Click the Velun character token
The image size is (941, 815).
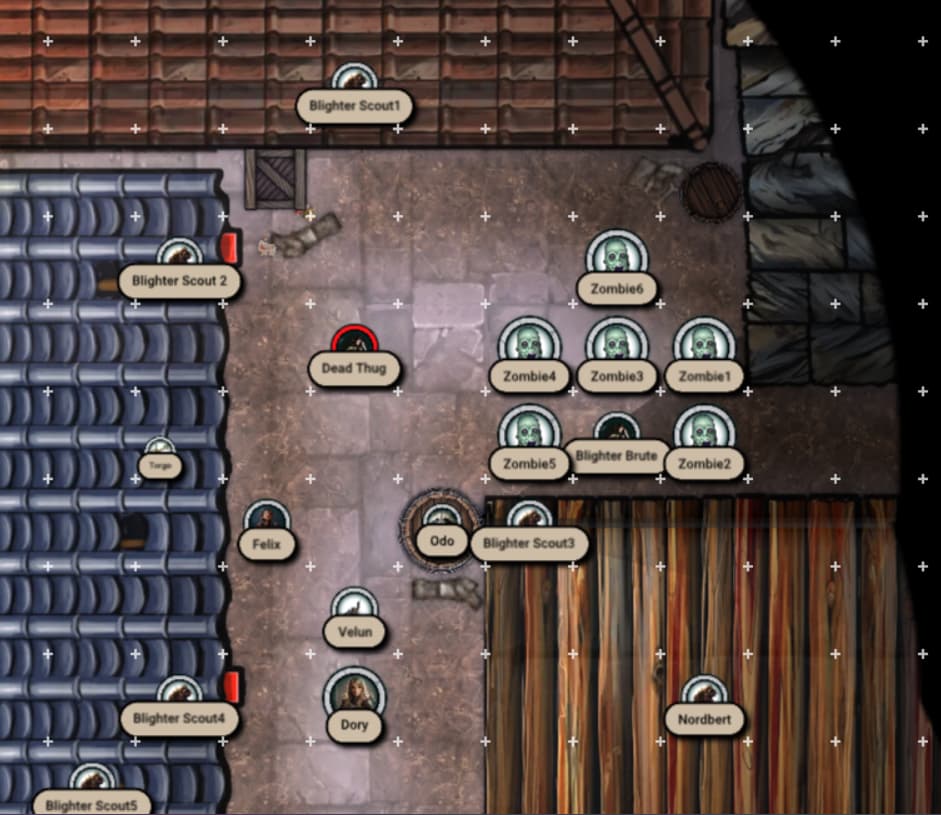click(354, 608)
